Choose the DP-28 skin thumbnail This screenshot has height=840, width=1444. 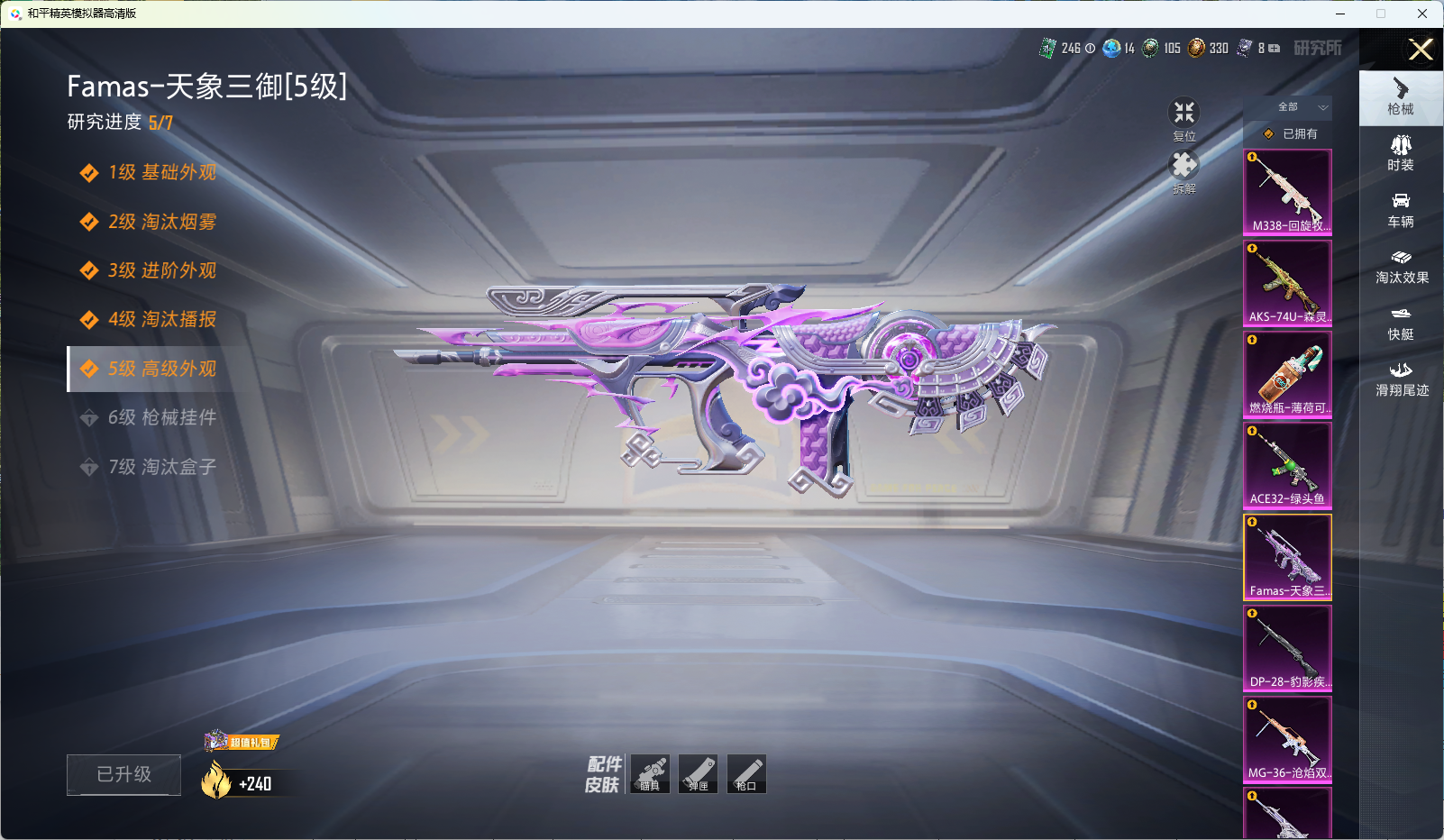pyautogui.click(x=1287, y=648)
